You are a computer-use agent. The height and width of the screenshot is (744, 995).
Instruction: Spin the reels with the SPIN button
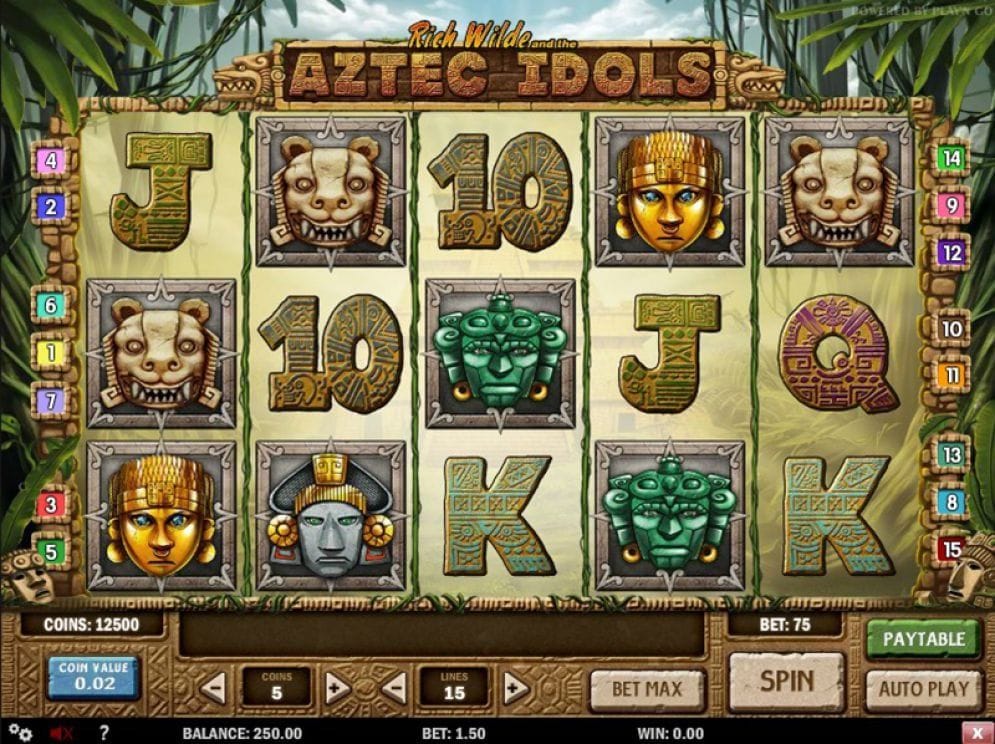coord(786,683)
